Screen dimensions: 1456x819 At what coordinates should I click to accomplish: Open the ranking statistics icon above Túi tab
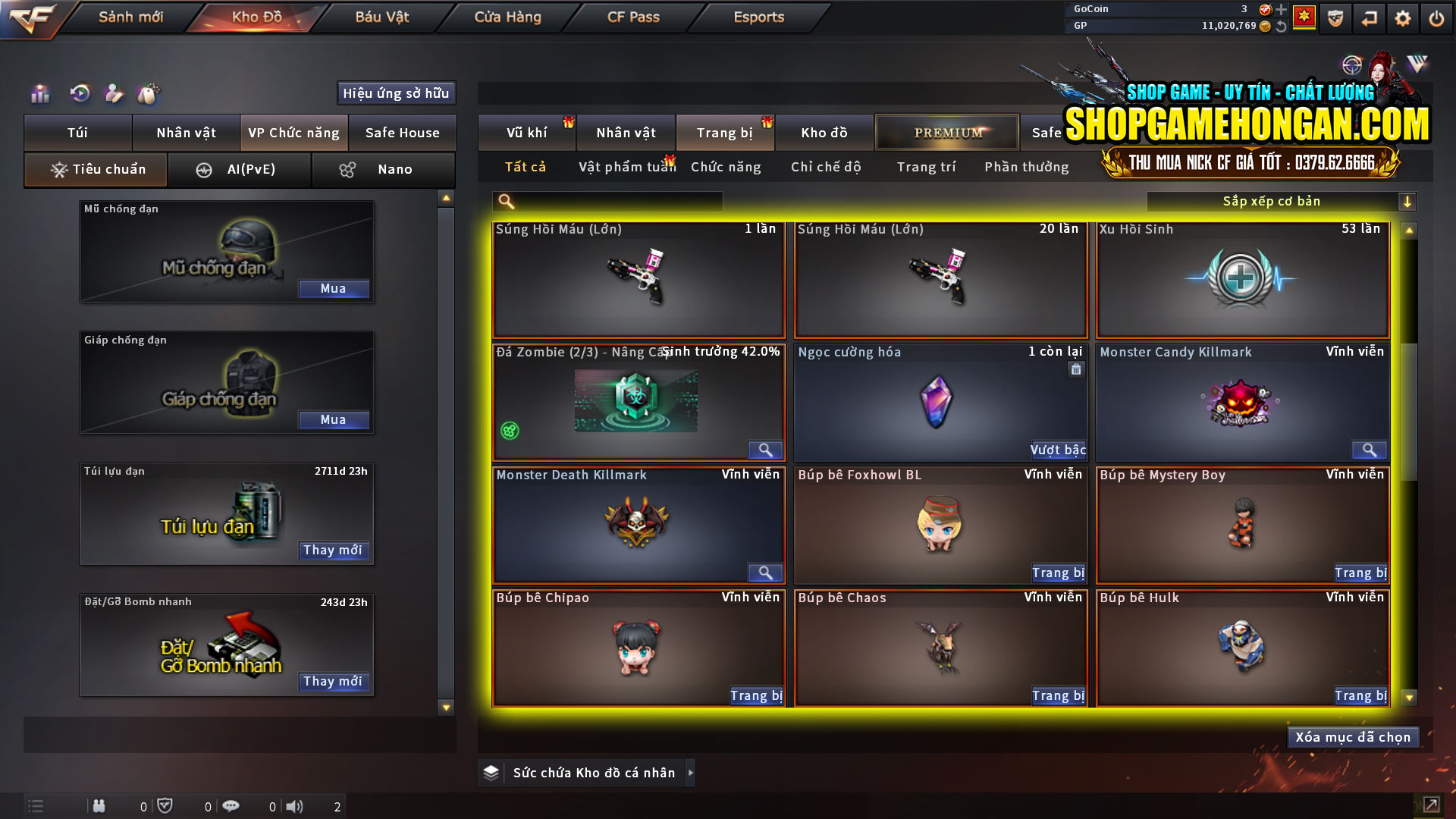point(39,94)
